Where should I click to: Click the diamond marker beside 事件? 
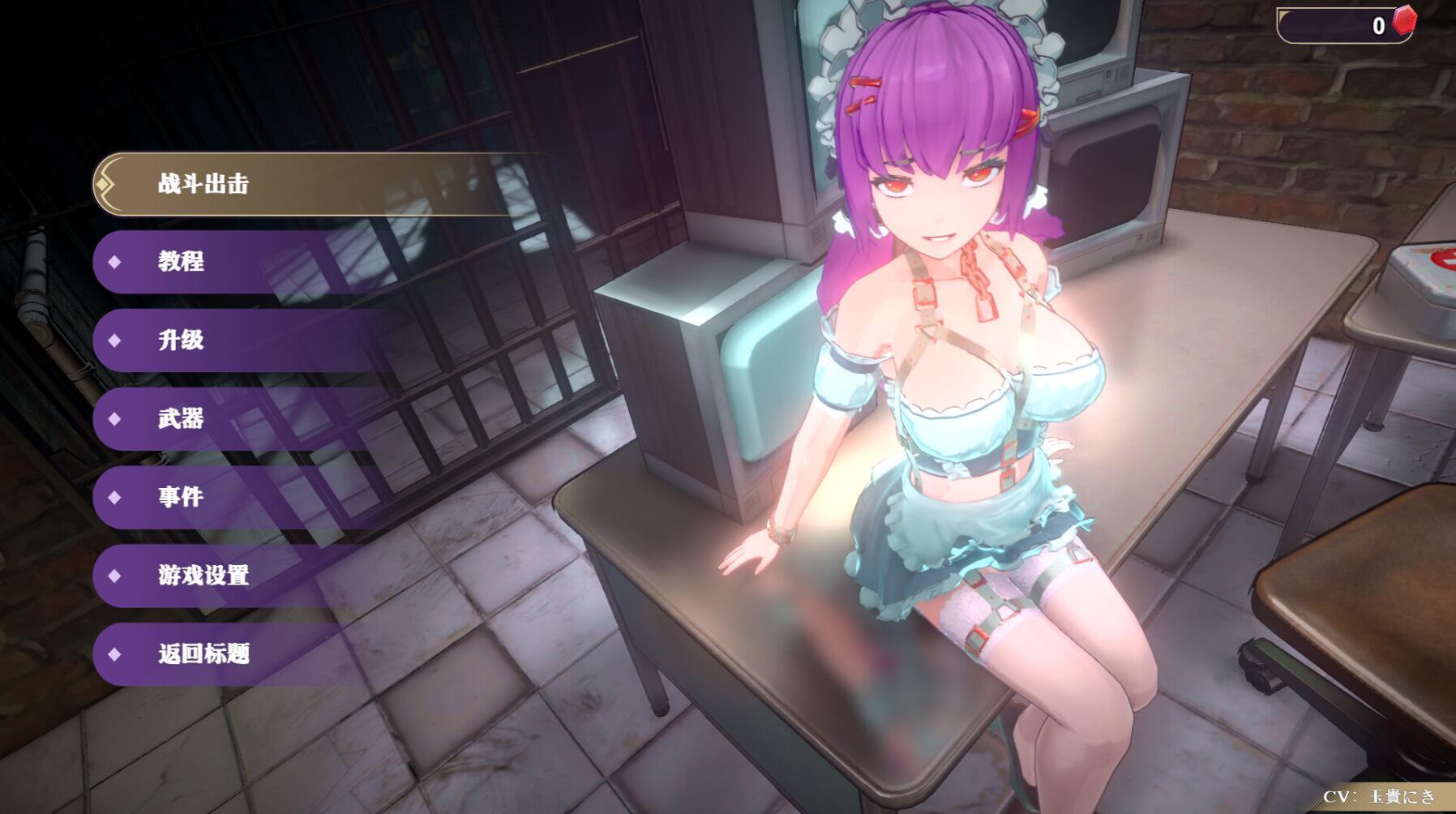[113, 499]
